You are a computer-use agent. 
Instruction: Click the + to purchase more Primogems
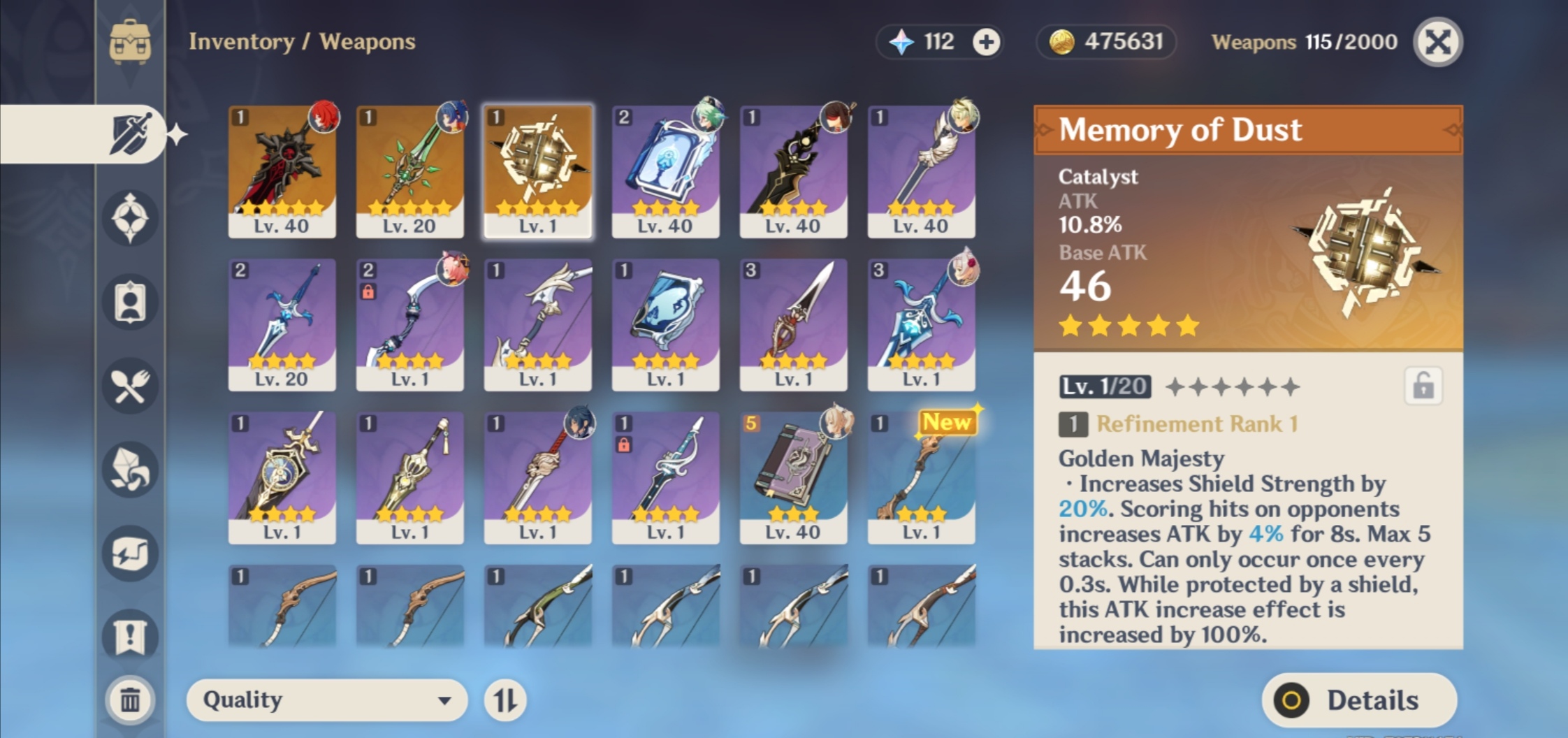987,42
